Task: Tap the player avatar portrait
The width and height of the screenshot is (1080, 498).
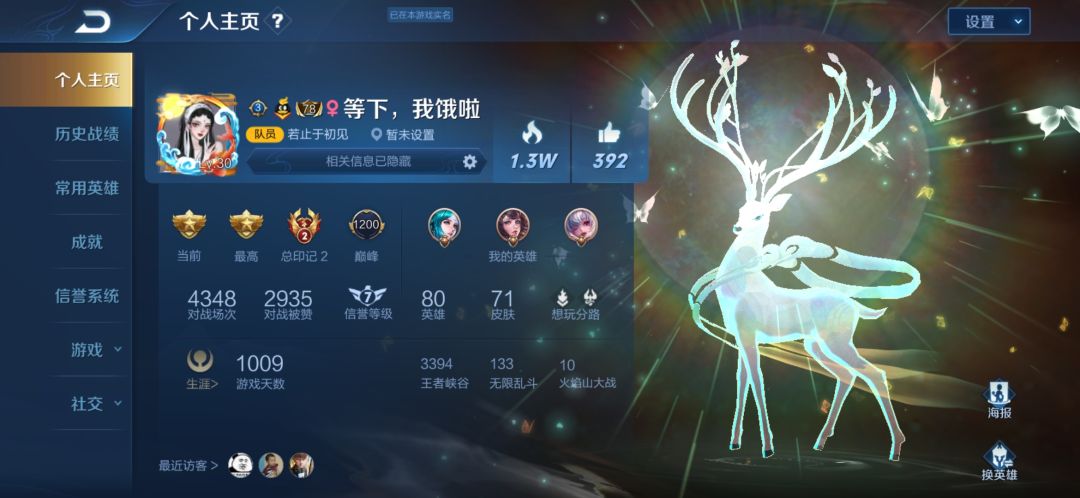Action: click(x=196, y=137)
